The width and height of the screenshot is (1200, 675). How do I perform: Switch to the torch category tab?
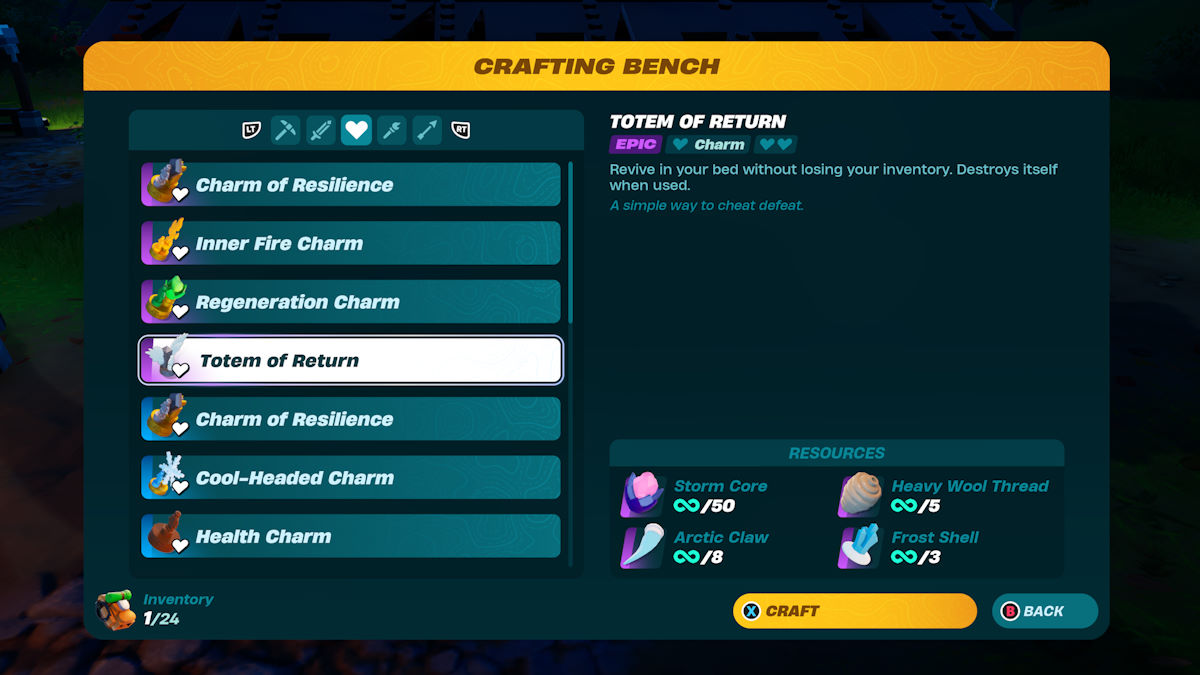coord(392,130)
